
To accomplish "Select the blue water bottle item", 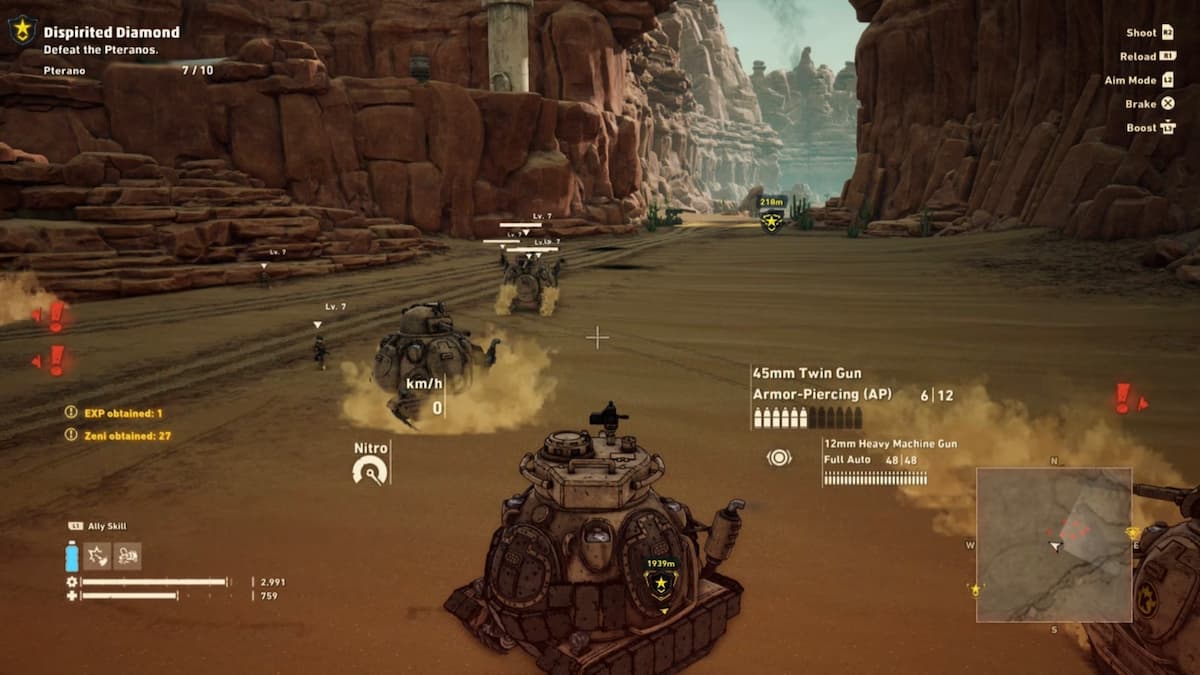I will pos(72,556).
